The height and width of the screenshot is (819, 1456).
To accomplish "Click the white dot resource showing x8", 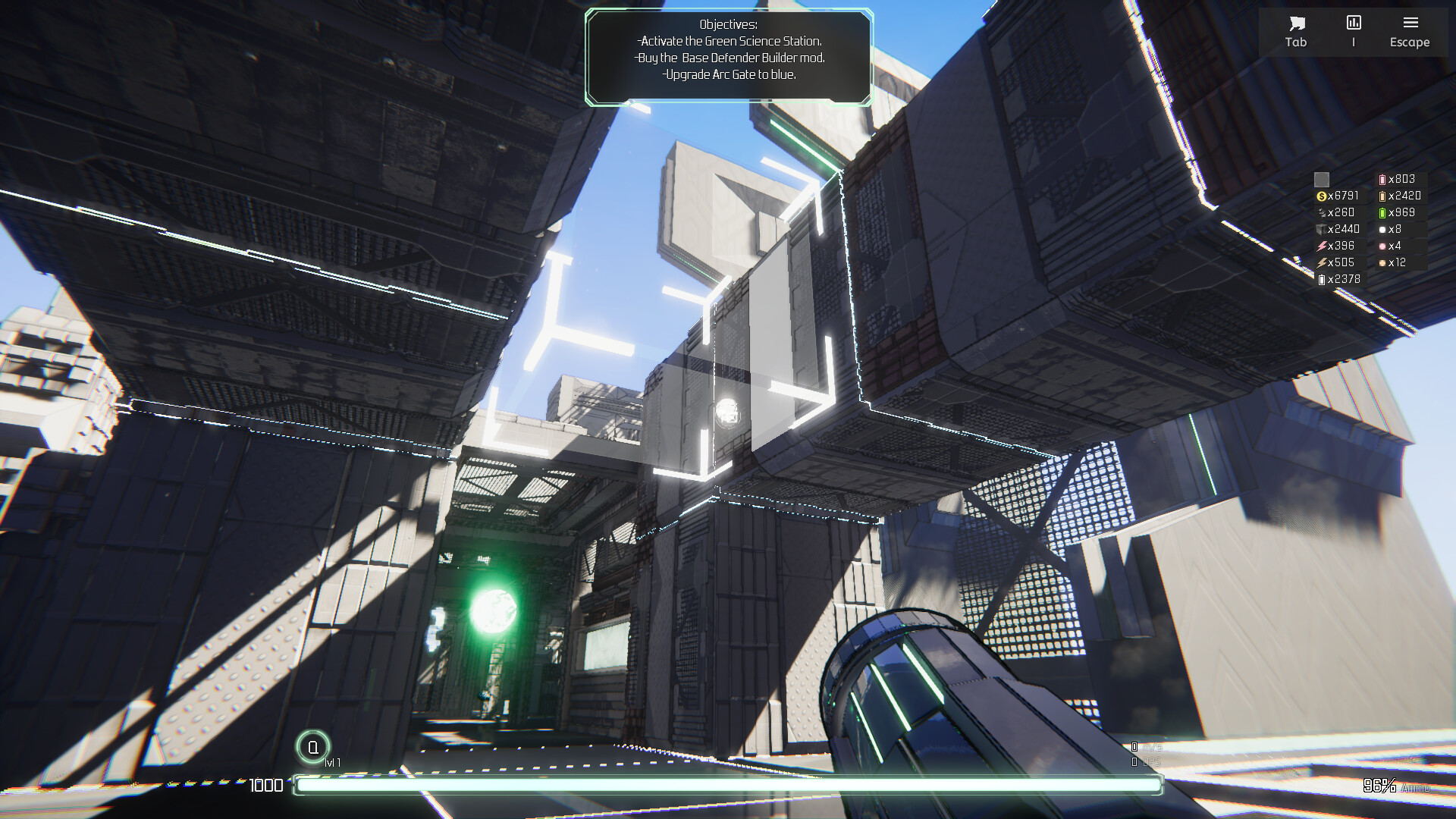I will (x=1382, y=230).
